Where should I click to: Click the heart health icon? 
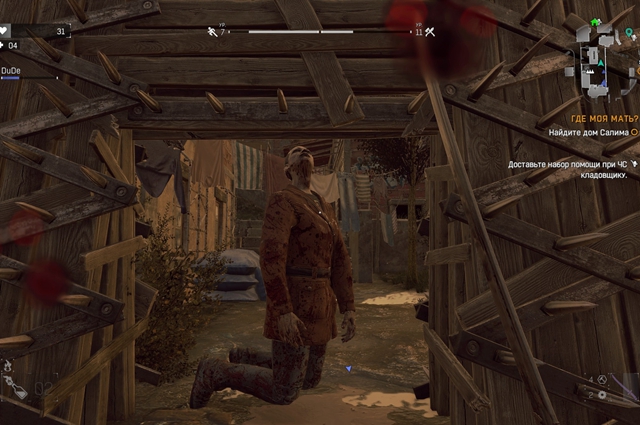coord(5,31)
